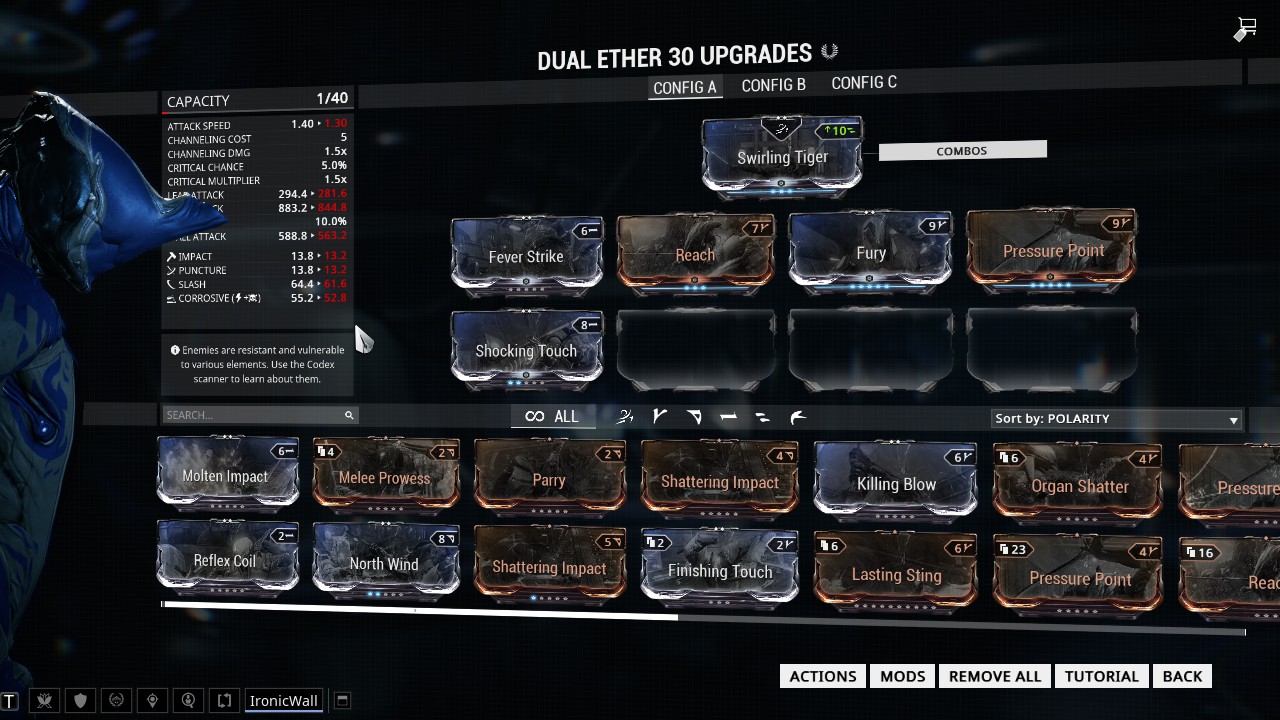
Task: Click the mod search field
Action: coord(253,415)
